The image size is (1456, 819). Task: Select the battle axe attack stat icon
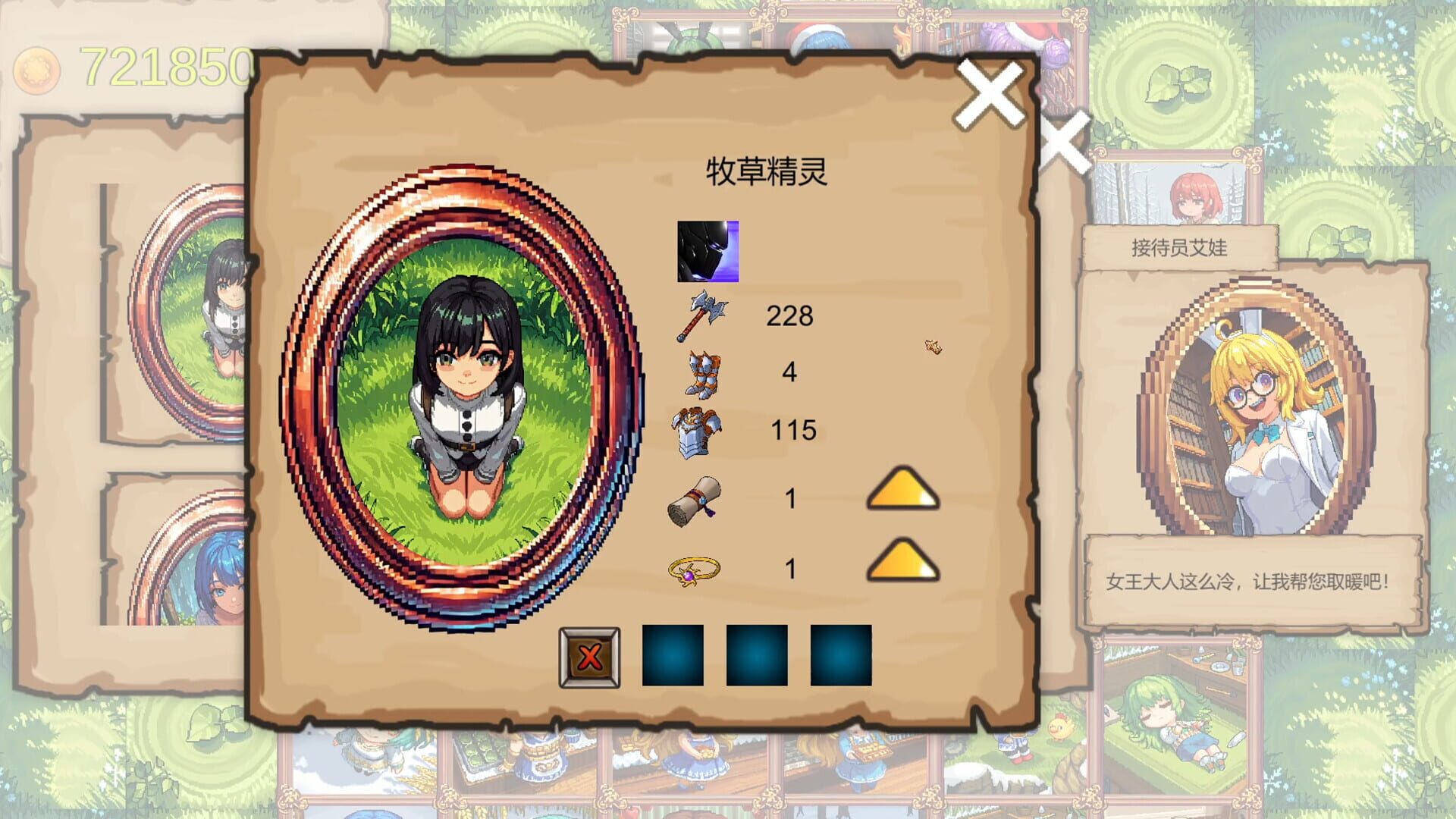point(705,316)
